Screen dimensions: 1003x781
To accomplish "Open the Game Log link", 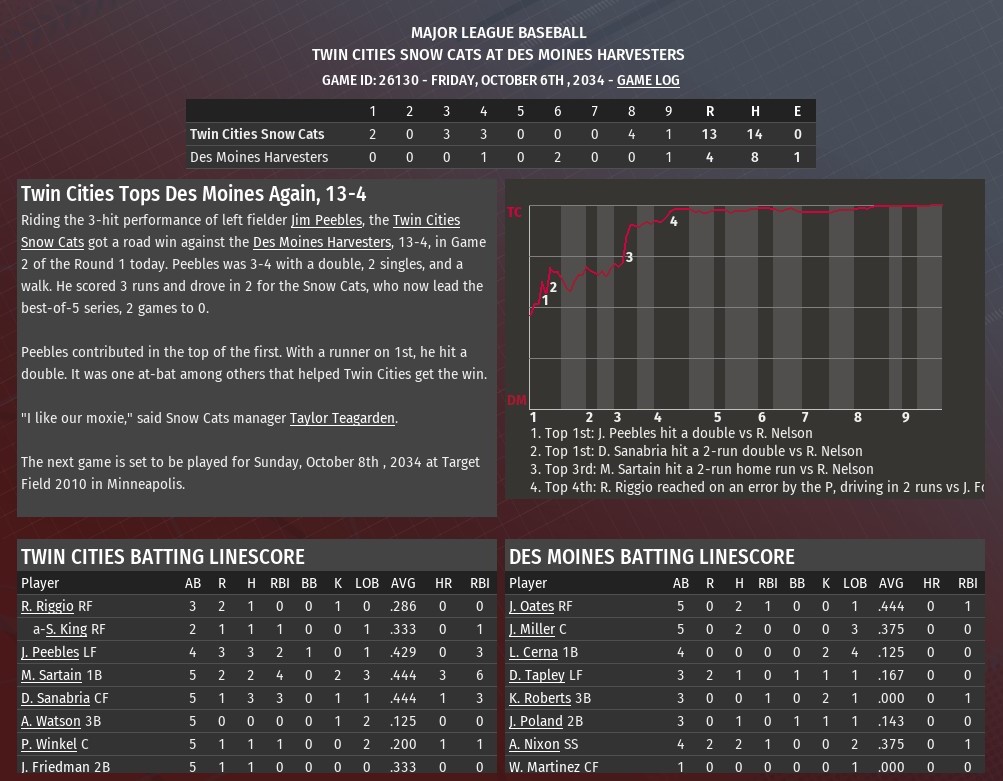I will pyautogui.click(x=648, y=80).
